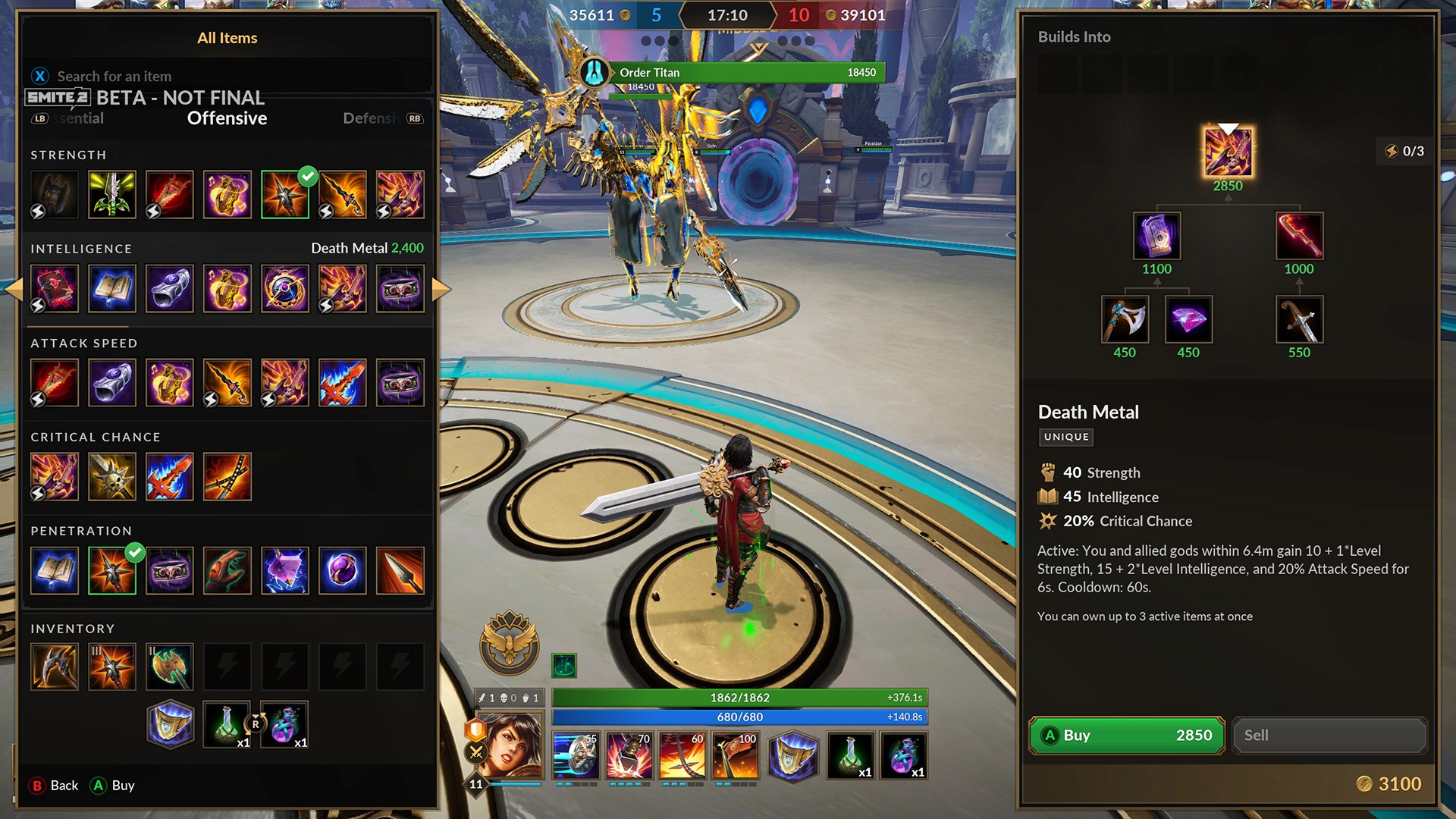Select the 550 gold dagger component
Screen dimensions: 1456x819
[1299, 319]
